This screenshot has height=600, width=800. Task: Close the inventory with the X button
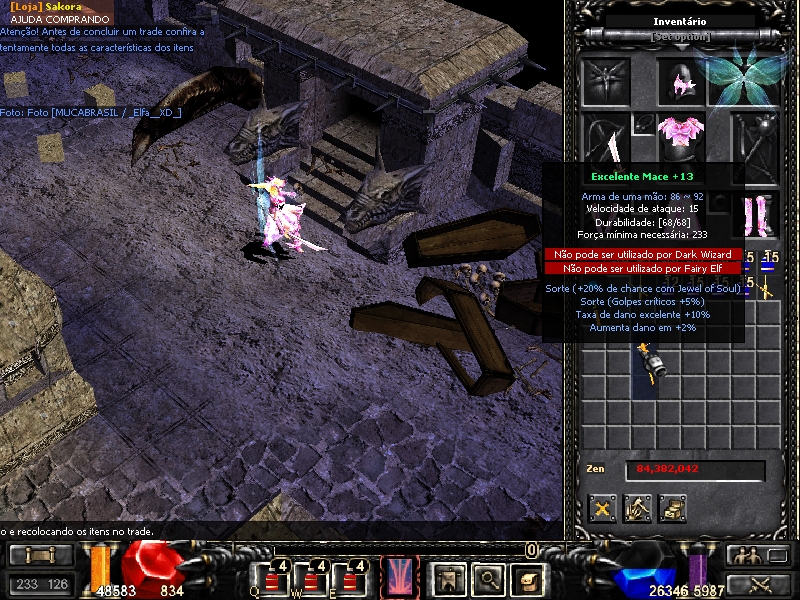(602, 508)
